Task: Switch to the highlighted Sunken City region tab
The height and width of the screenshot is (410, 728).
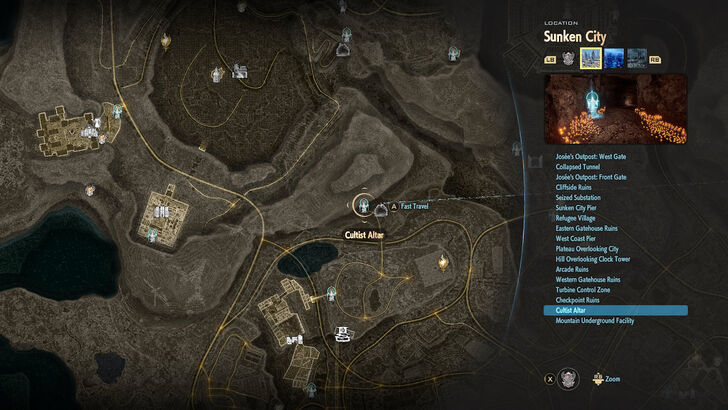Action: coord(591,59)
